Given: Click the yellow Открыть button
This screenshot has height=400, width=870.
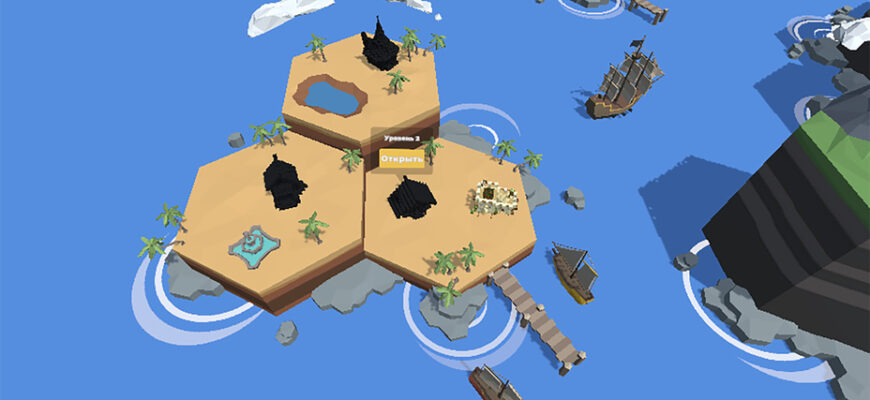Looking at the screenshot, I should click(402, 158).
